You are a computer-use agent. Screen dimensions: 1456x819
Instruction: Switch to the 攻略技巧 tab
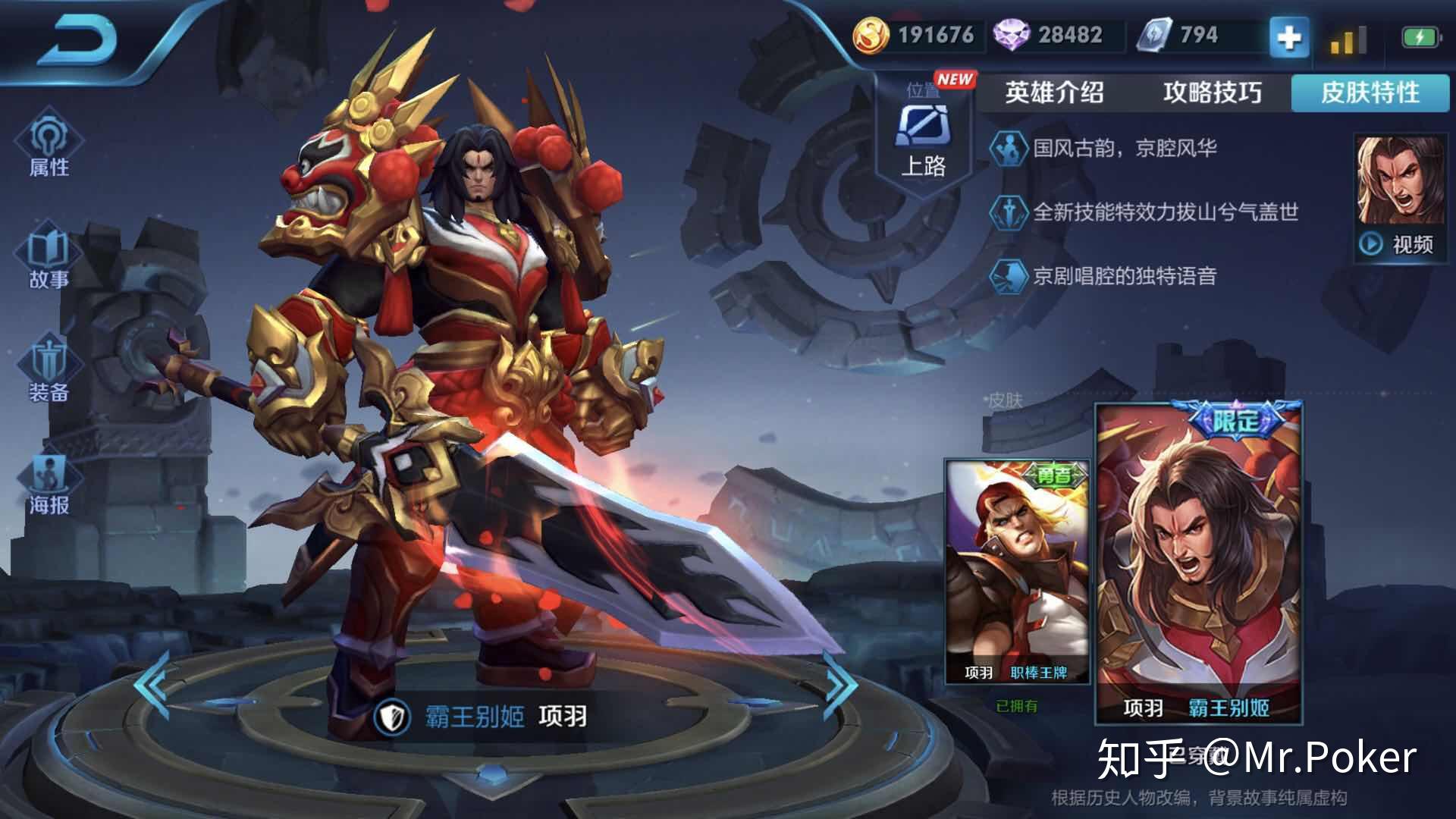point(1212,93)
